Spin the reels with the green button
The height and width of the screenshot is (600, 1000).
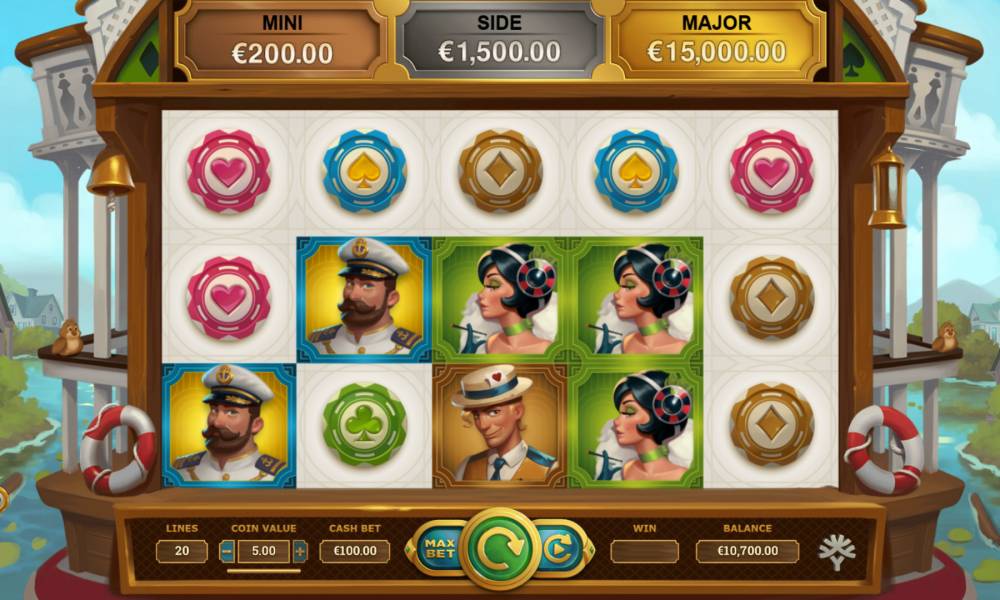tap(500, 548)
